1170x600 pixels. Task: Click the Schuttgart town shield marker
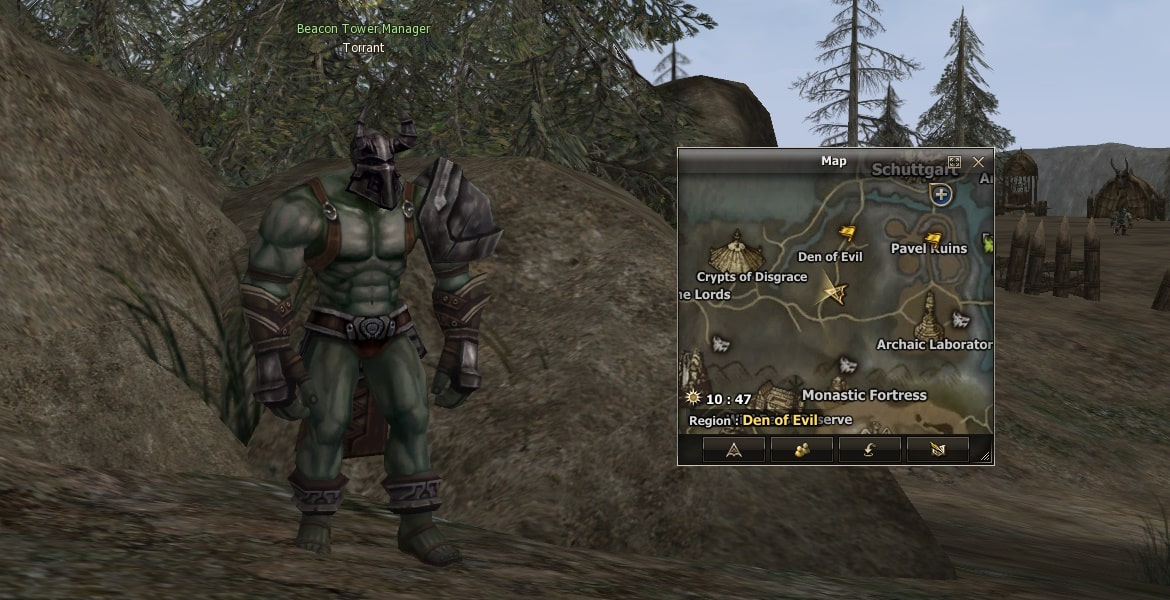tap(940, 194)
